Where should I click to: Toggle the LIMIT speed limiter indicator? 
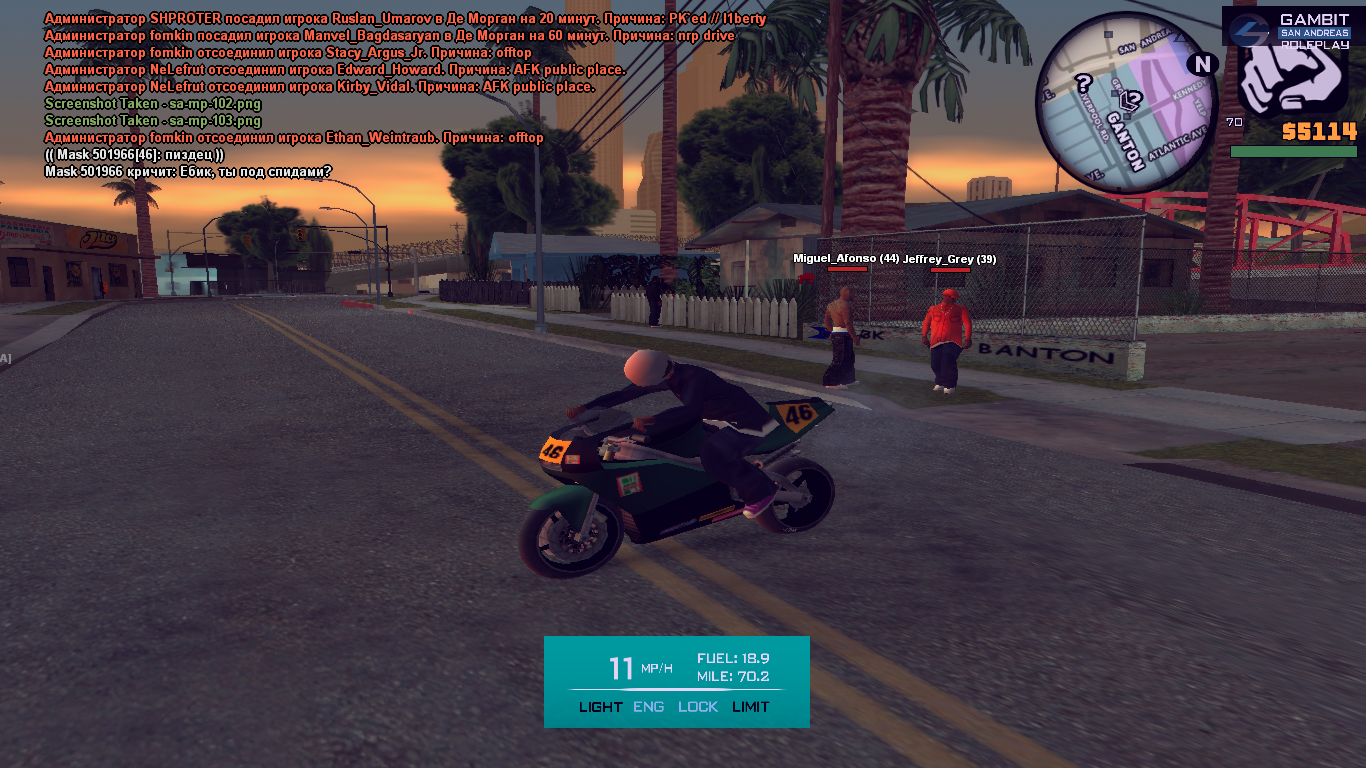click(x=751, y=707)
